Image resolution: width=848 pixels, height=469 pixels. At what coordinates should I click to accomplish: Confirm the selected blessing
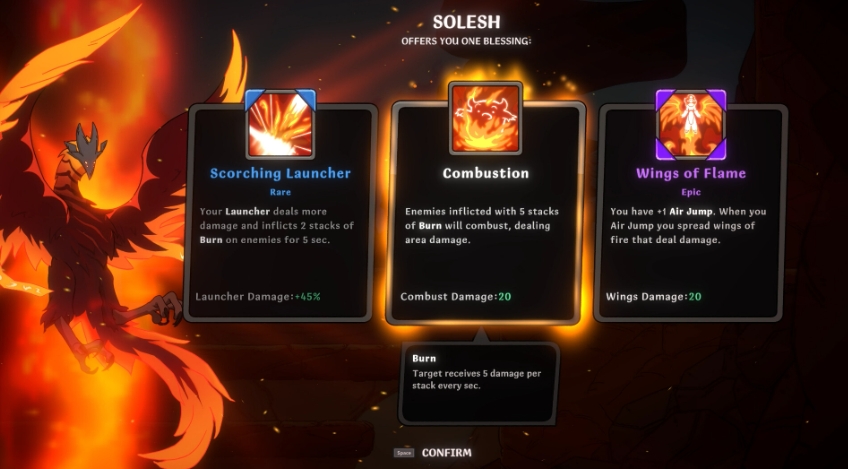[x=445, y=453]
